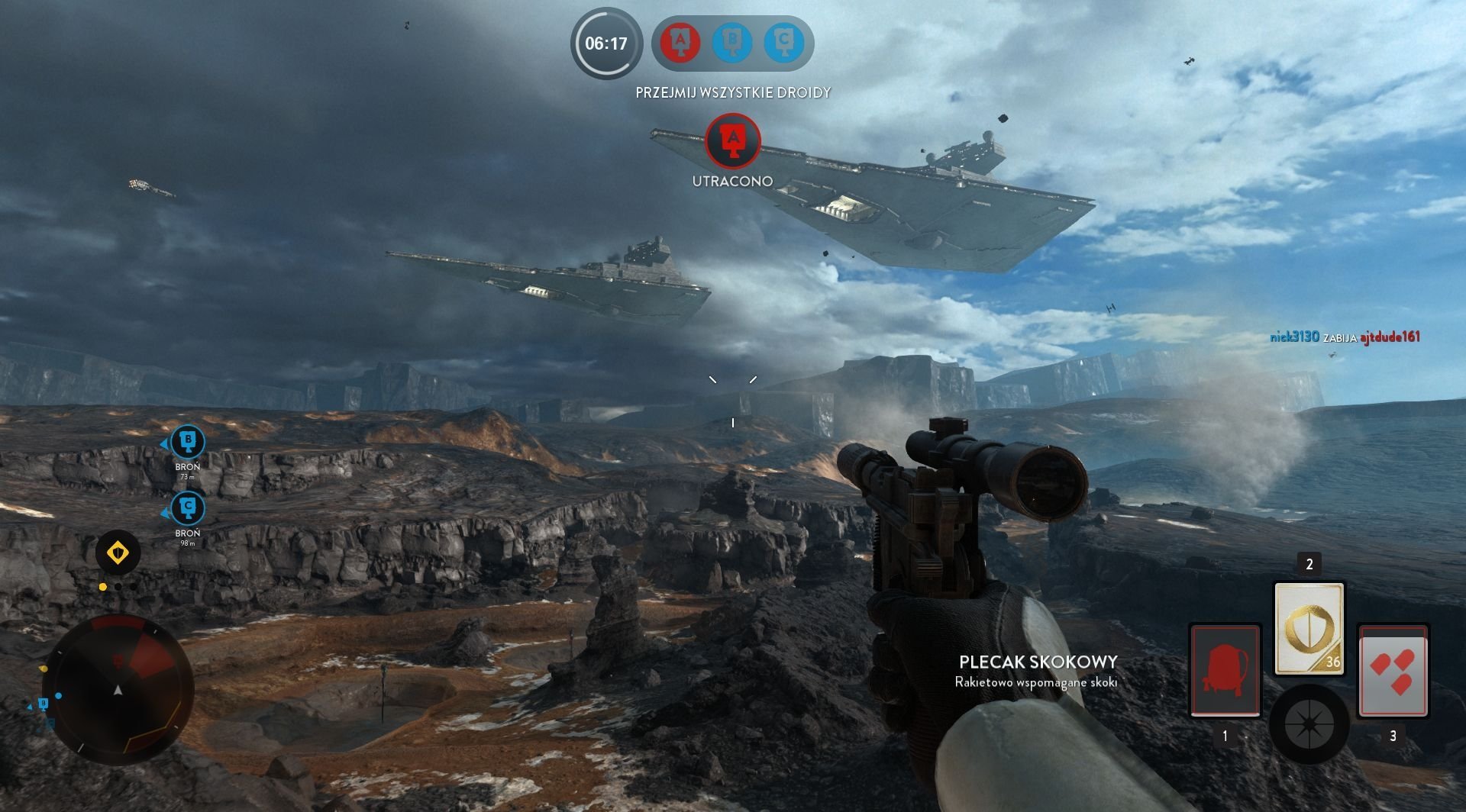Click the yellow diamond pickup icon
The width and height of the screenshot is (1466, 812).
coord(118,553)
